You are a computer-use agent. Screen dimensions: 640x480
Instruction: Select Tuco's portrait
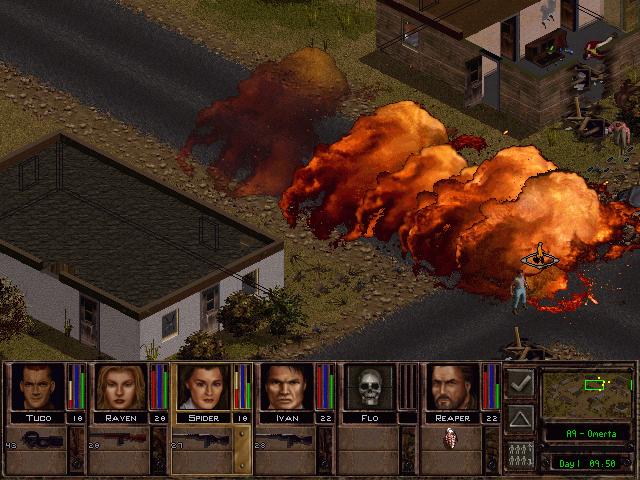(37, 387)
